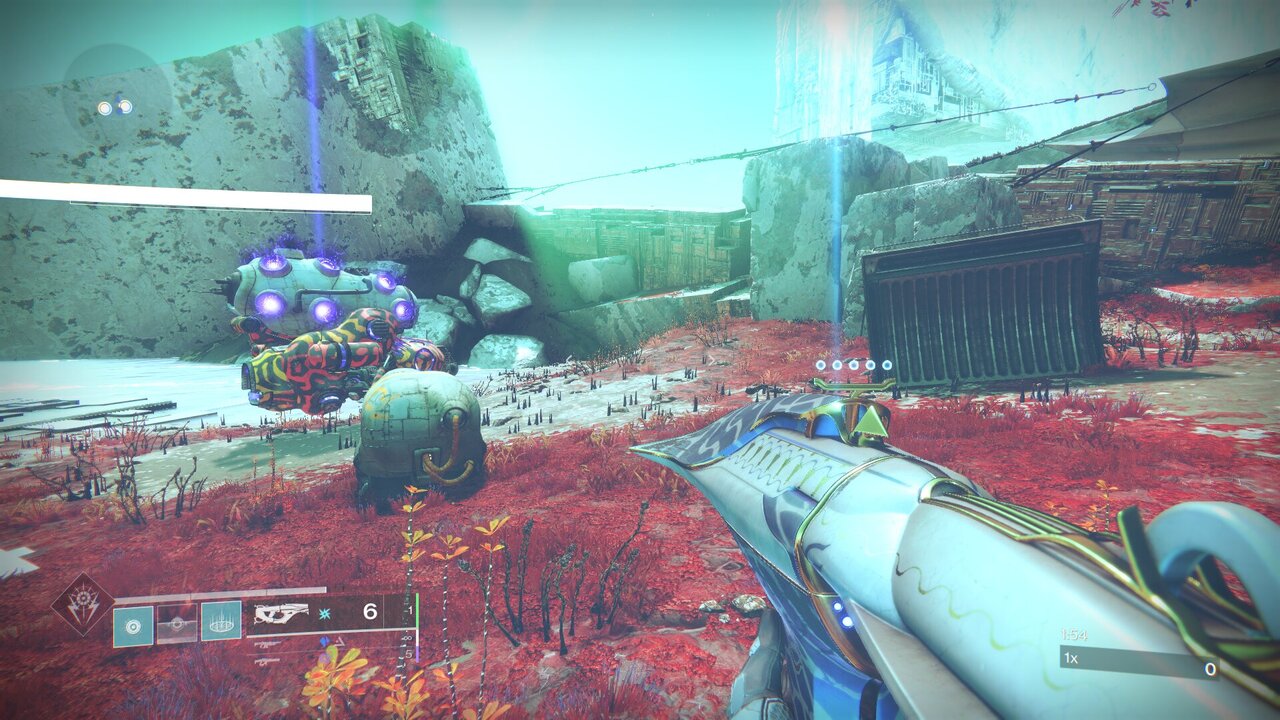Click the green ammo reserve bar on the right

pos(416,610)
